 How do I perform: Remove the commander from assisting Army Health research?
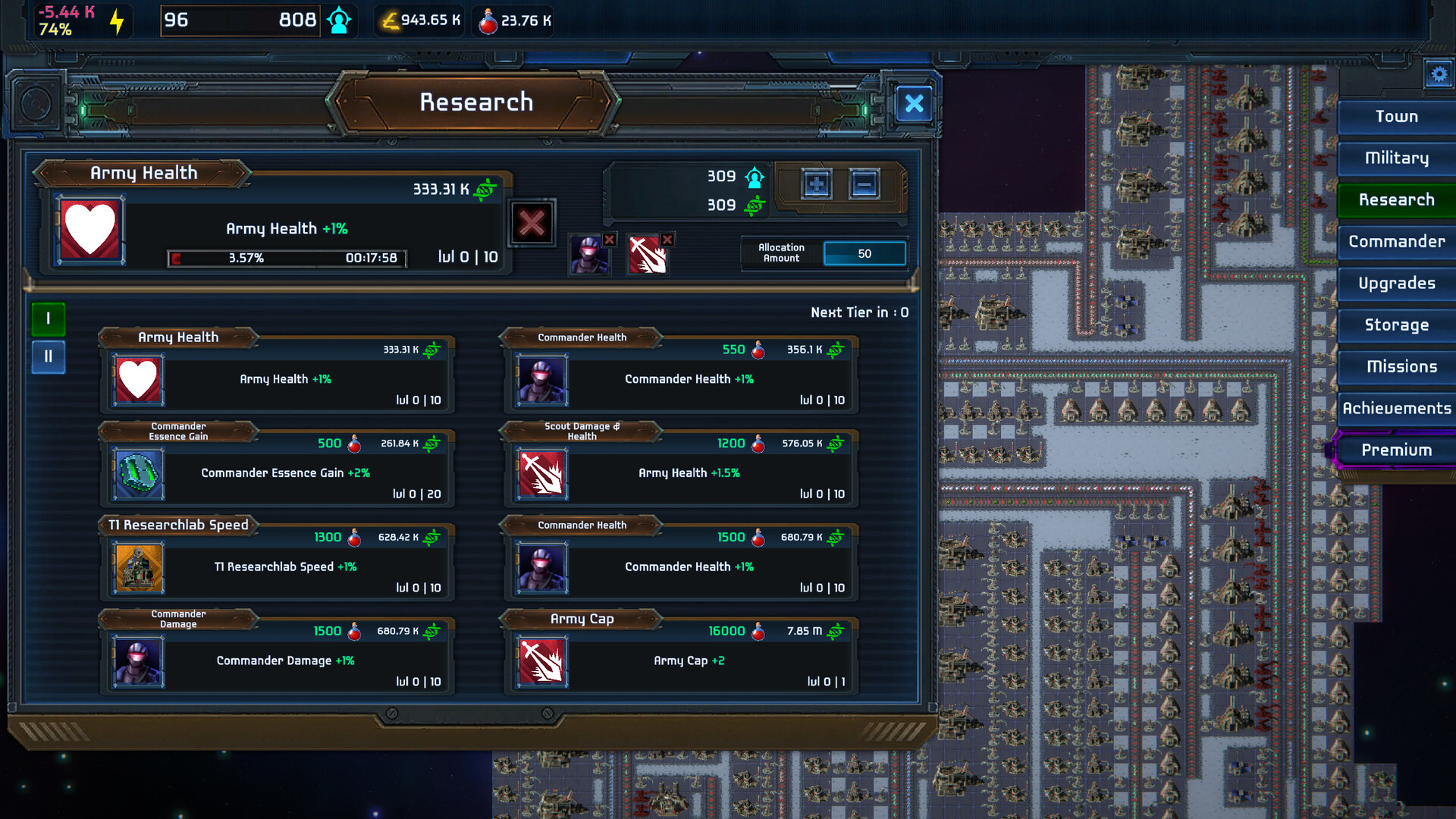610,240
